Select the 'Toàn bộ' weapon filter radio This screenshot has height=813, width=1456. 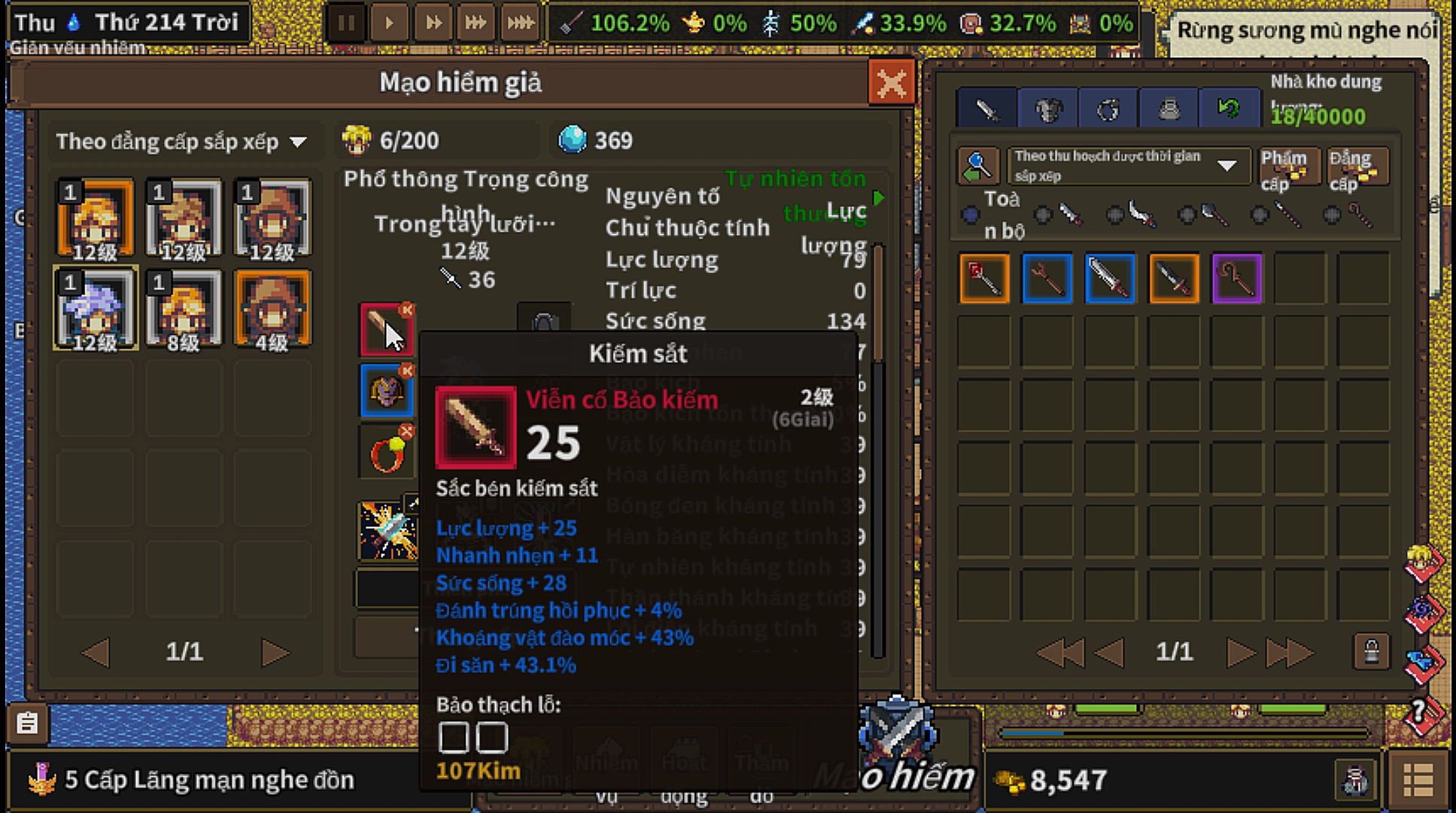[x=971, y=215]
